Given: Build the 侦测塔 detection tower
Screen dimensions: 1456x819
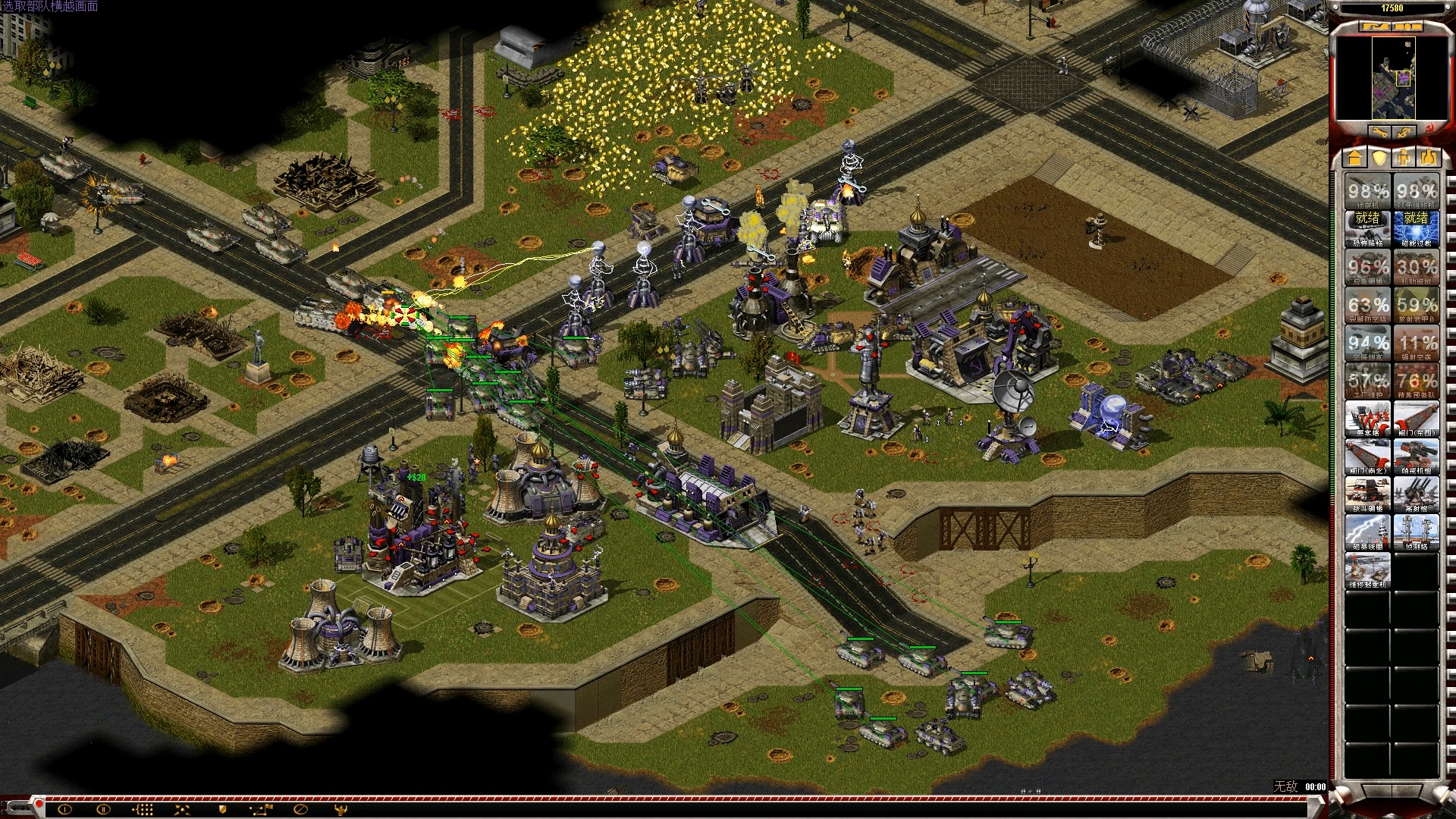Looking at the screenshot, I should 1416,532.
